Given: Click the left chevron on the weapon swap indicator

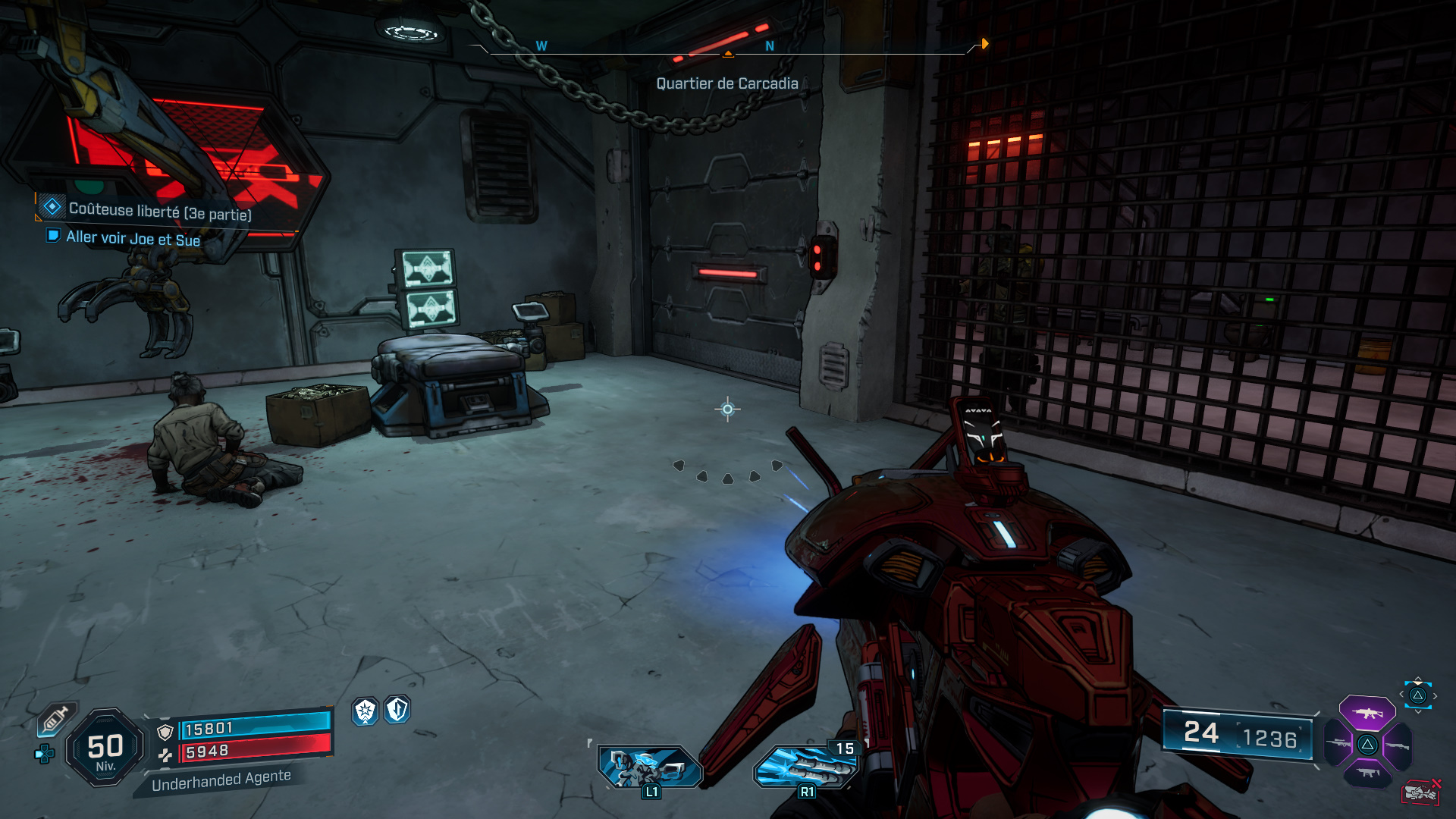Looking at the screenshot, I should 1401,694.
